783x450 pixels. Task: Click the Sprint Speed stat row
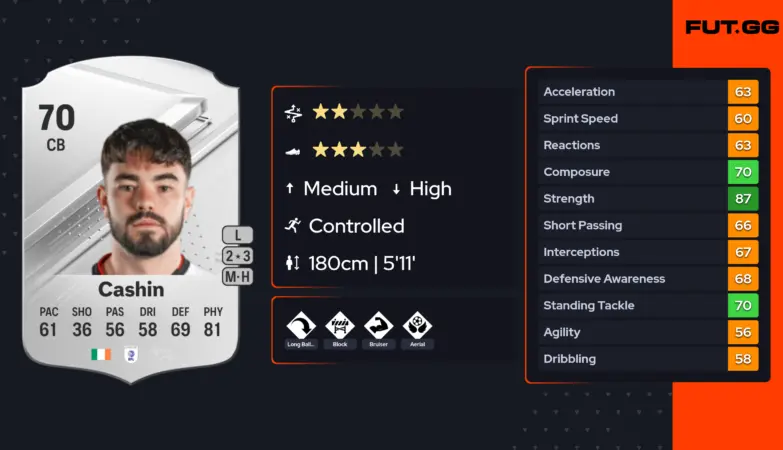(x=647, y=118)
